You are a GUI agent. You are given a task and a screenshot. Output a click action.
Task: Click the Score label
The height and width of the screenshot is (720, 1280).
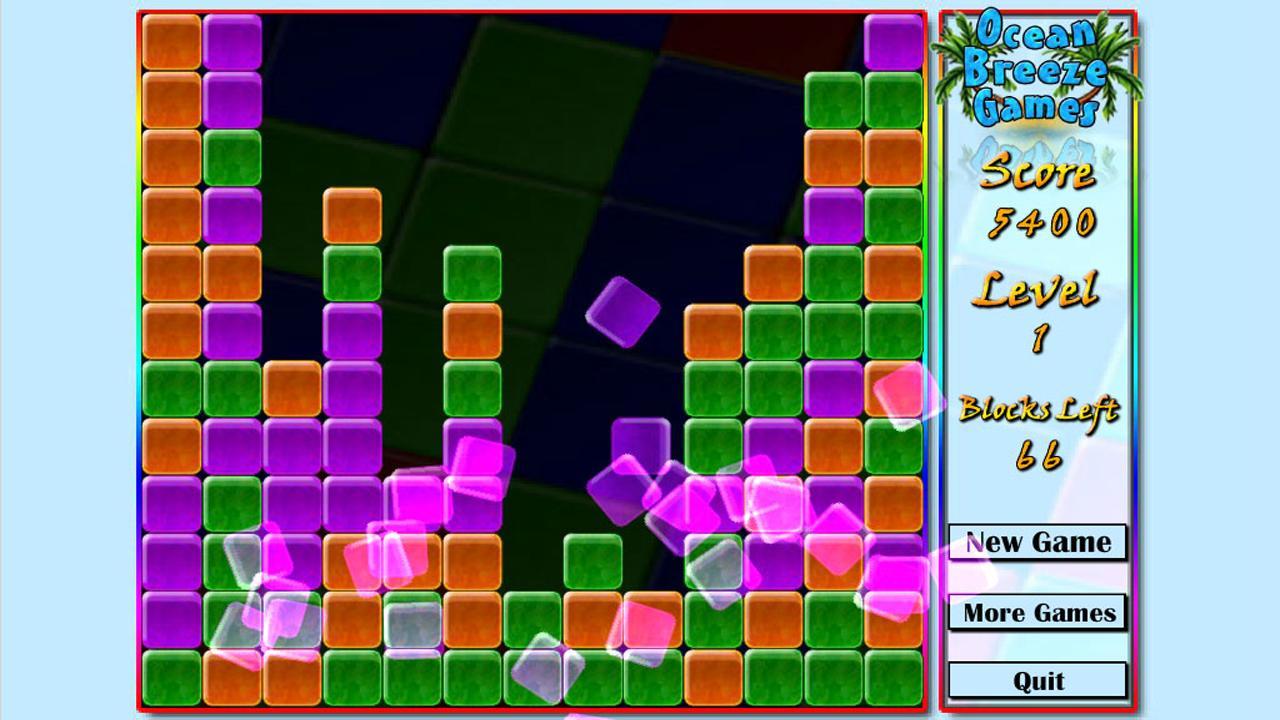point(1040,177)
